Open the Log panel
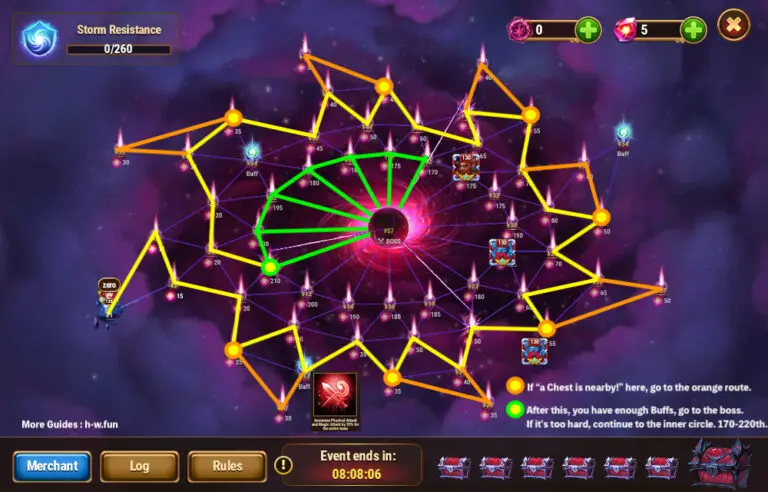The image size is (768, 492). [139, 466]
